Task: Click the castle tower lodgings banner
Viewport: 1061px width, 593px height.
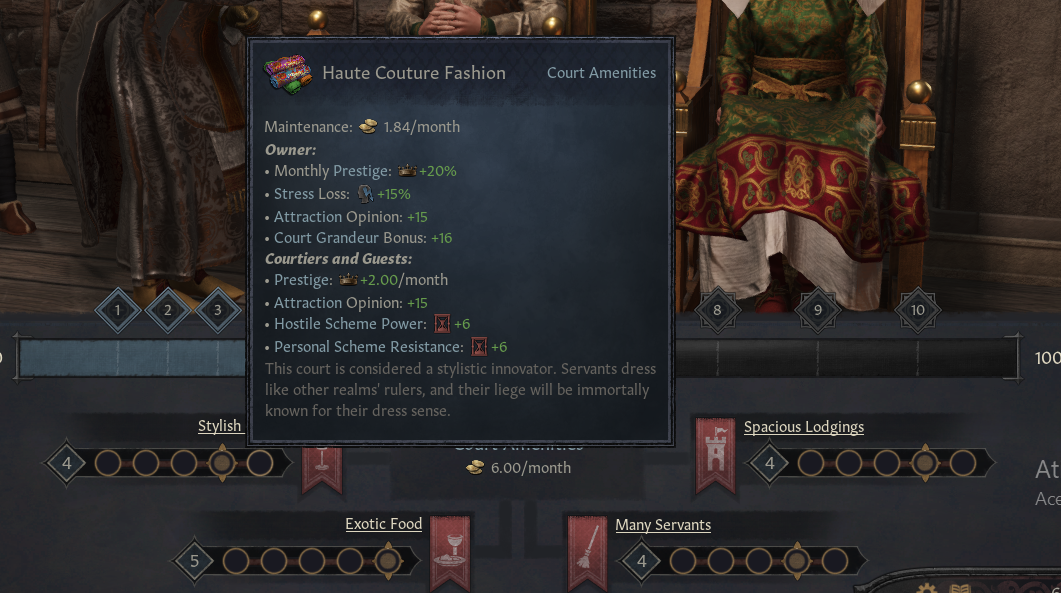Action: point(715,455)
